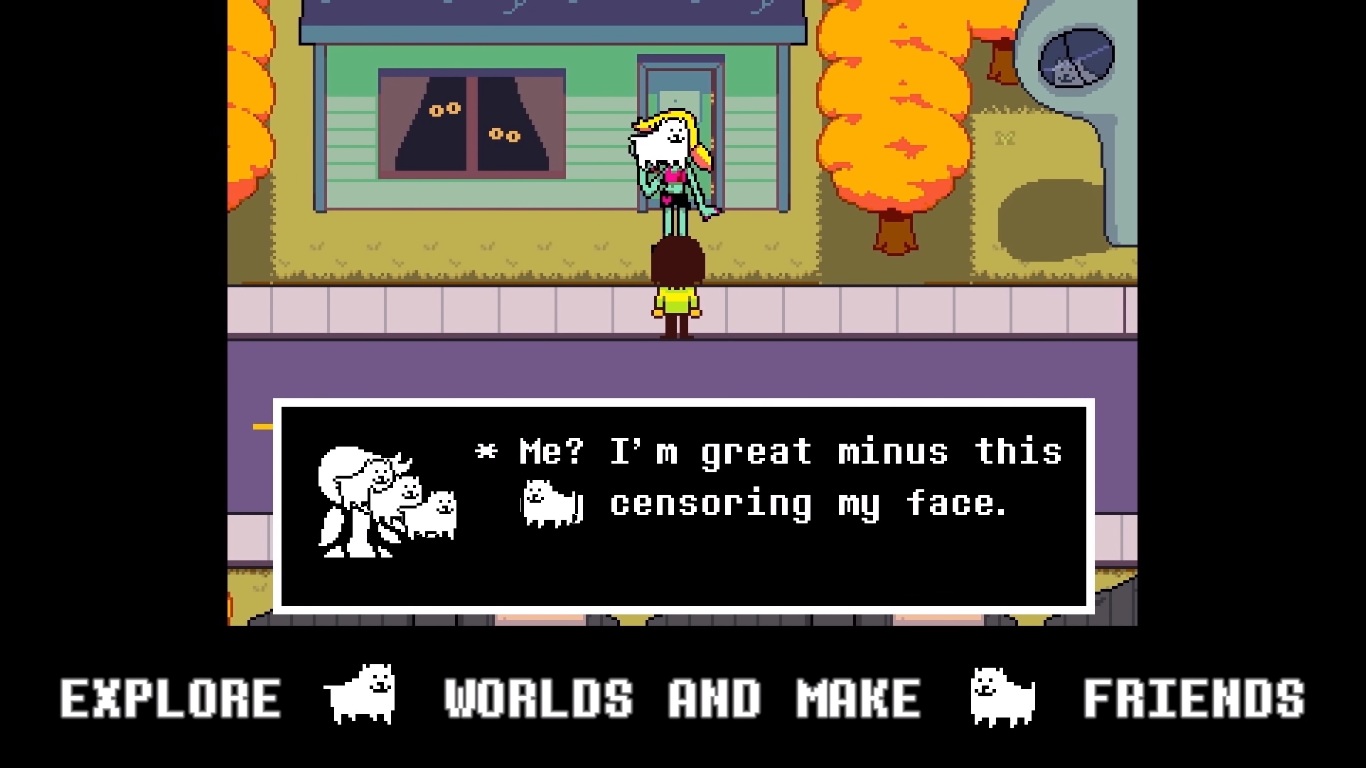Viewport: 1366px width, 768px height.
Task: Click the word EXPLORE in the bottom banner
Action: pyautogui.click(x=170, y=697)
